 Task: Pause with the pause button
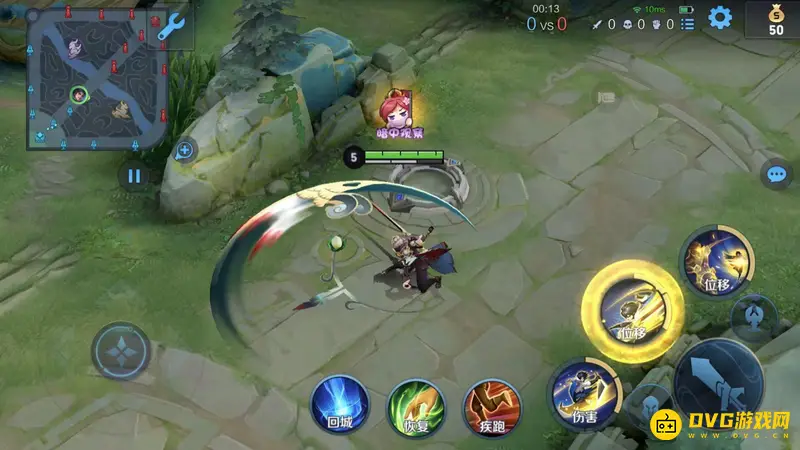pos(134,176)
